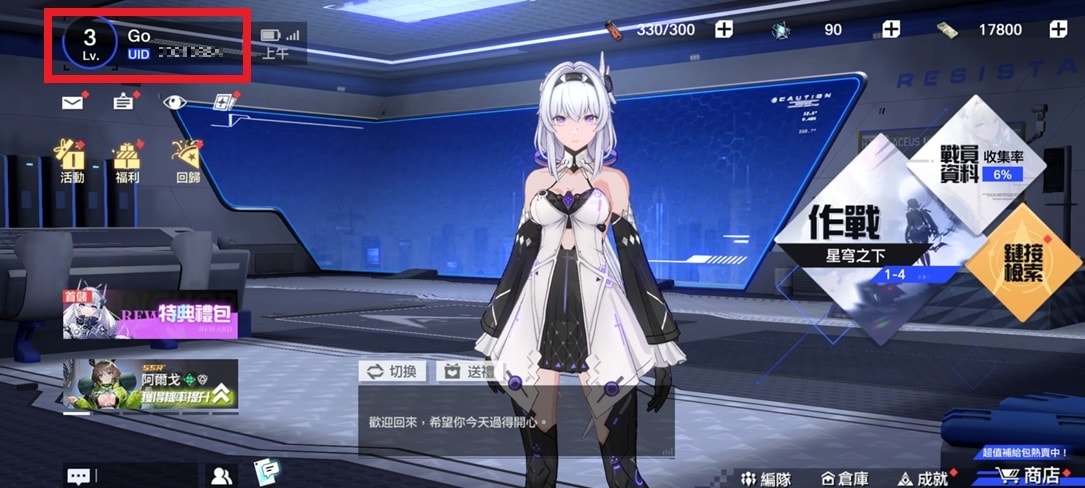The height and width of the screenshot is (488, 1085).
Task: Open the 福利 welfare rewards menu
Action: 127,159
